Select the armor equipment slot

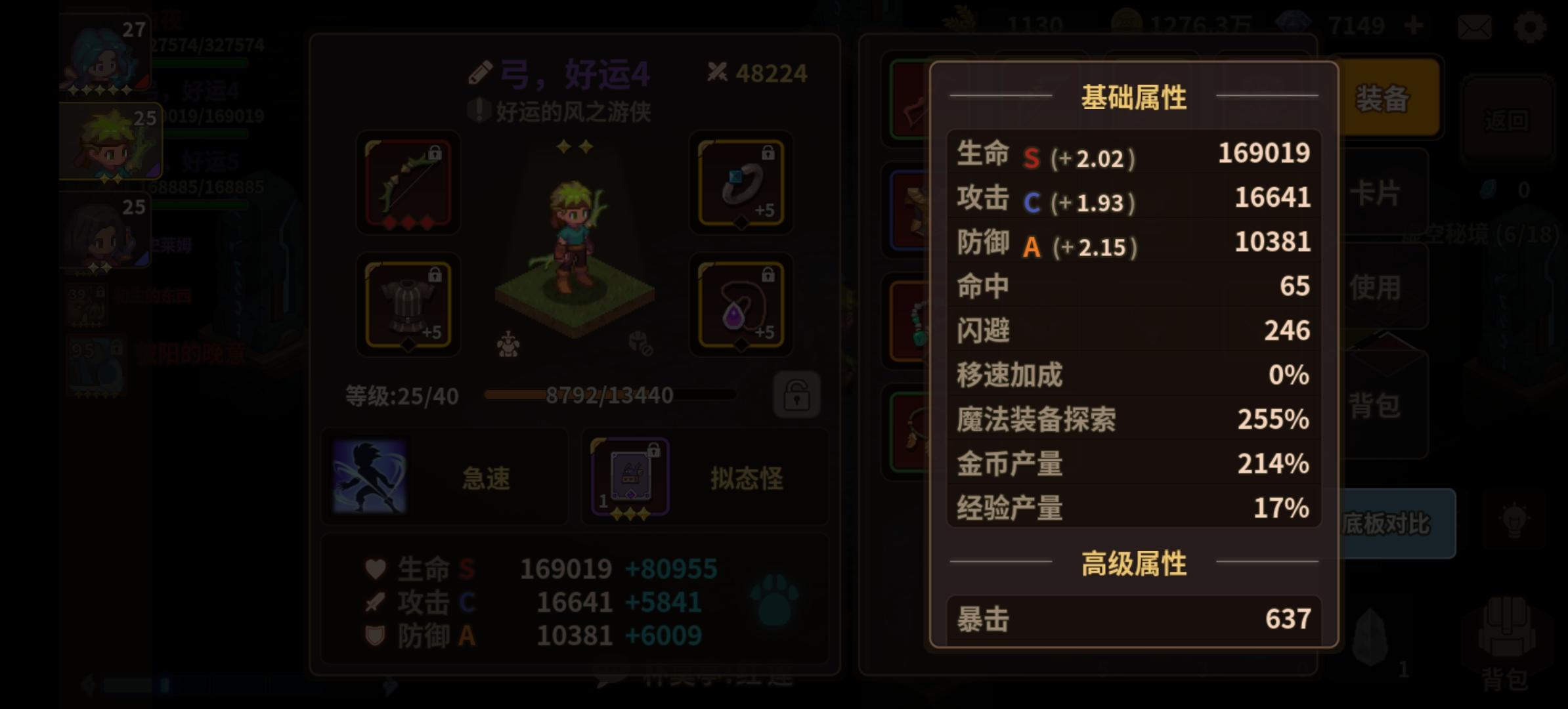tap(406, 305)
